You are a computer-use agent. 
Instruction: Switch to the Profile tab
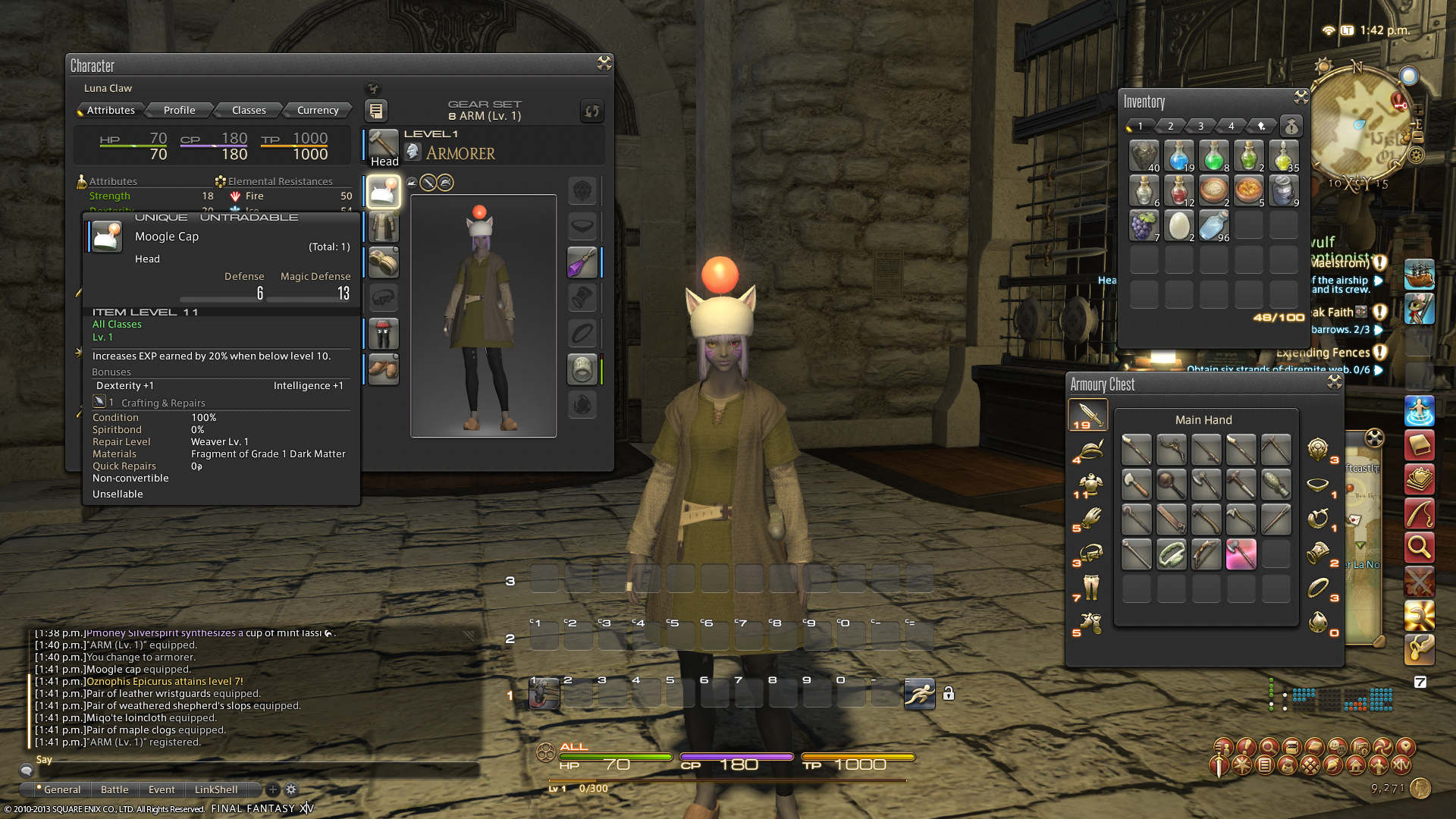tap(179, 110)
